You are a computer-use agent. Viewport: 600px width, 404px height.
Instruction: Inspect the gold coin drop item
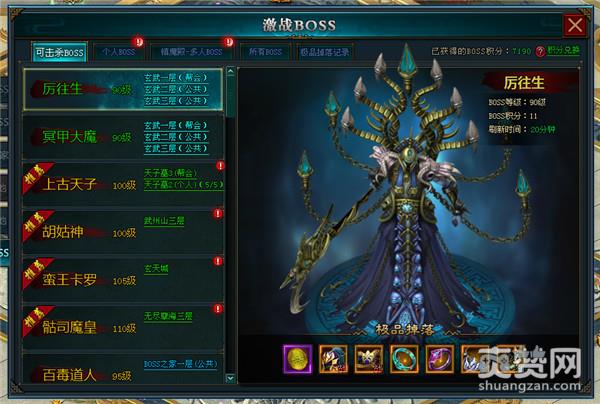(x=297, y=357)
